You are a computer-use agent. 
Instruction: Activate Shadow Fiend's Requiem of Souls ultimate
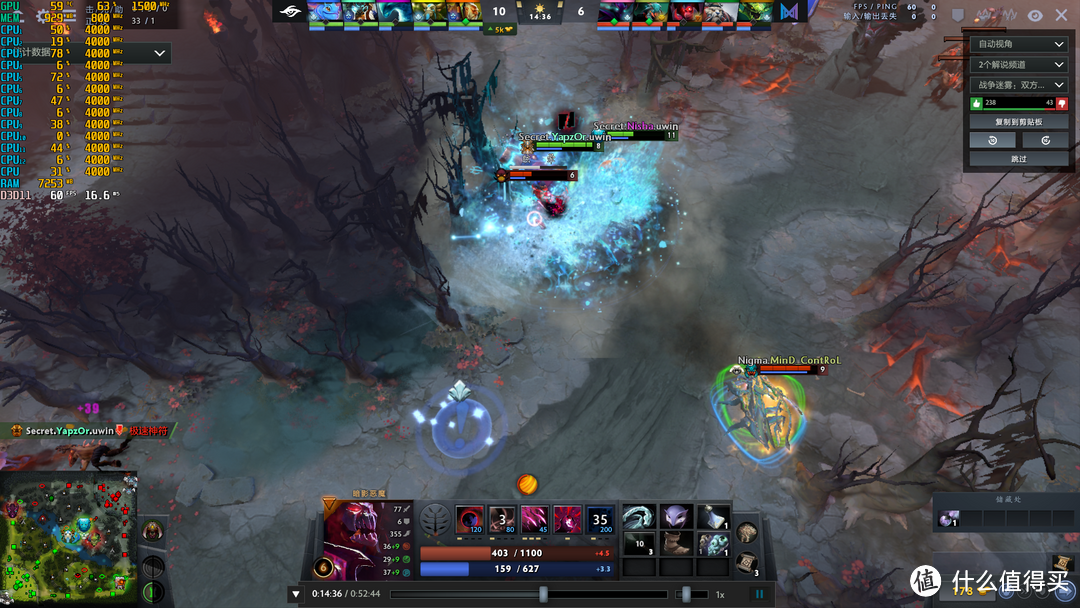tap(600, 520)
